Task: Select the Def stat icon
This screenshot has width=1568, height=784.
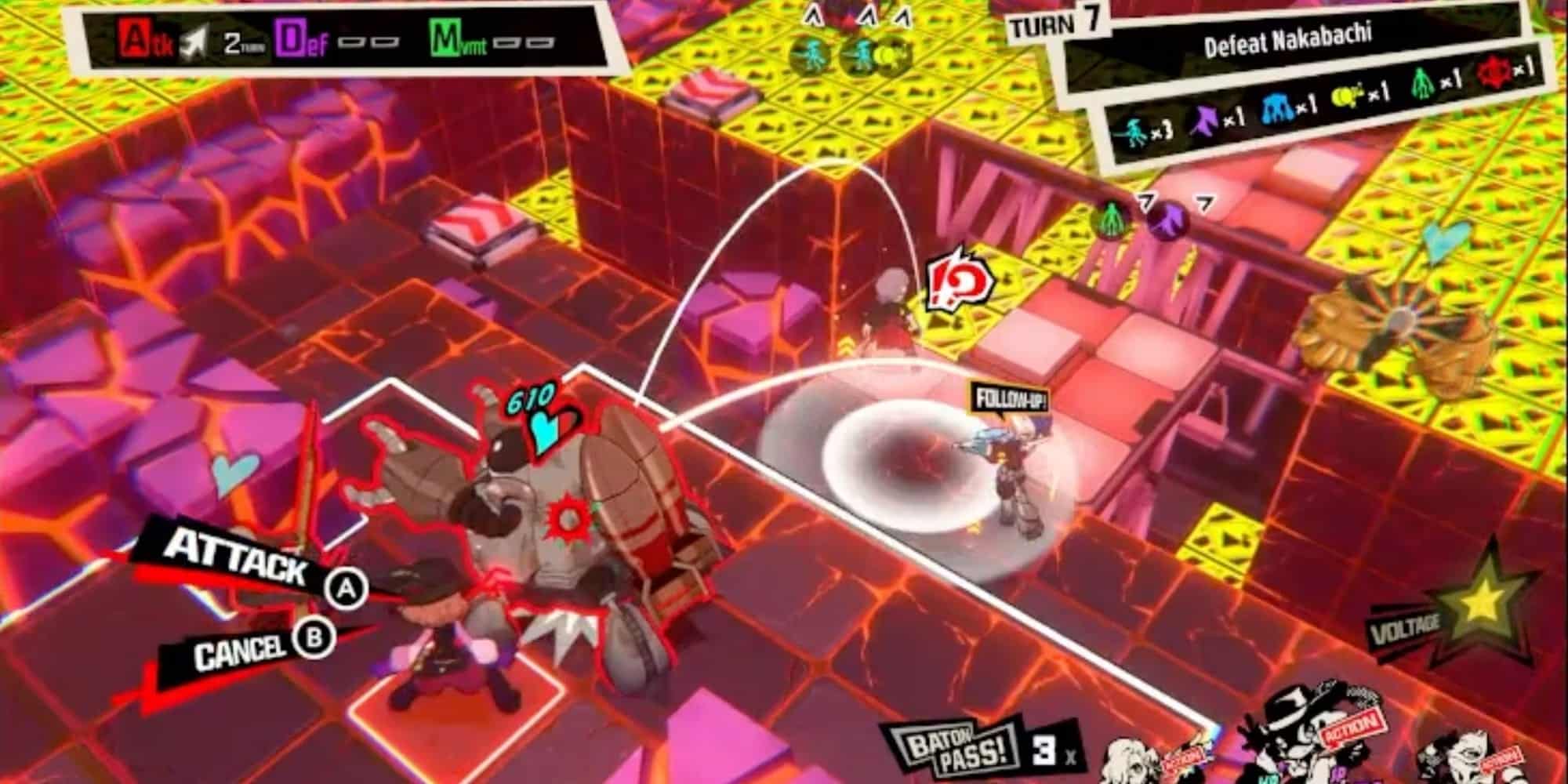Action: click(x=290, y=37)
